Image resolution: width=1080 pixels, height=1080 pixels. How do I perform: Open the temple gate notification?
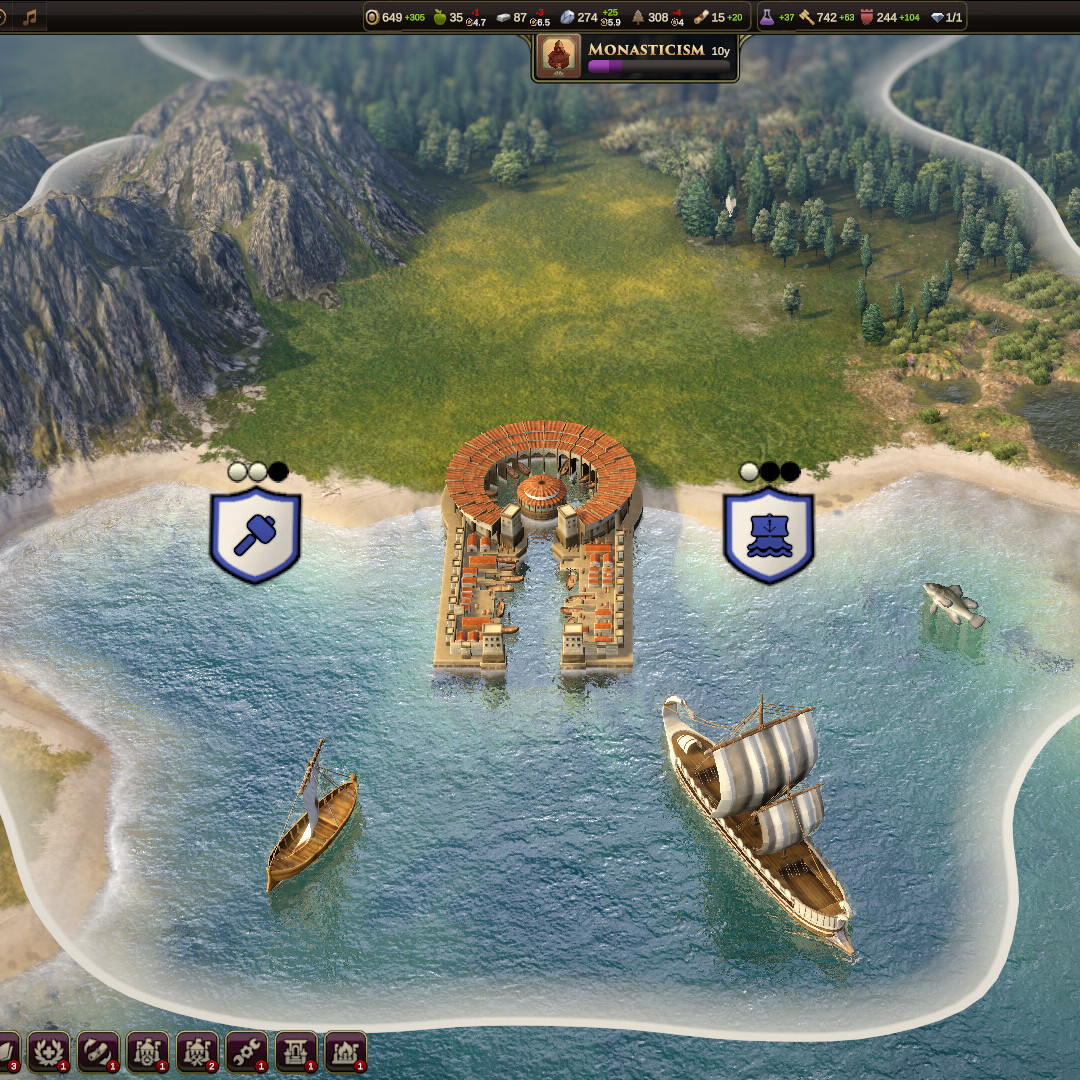pyautogui.click(x=296, y=1051)
